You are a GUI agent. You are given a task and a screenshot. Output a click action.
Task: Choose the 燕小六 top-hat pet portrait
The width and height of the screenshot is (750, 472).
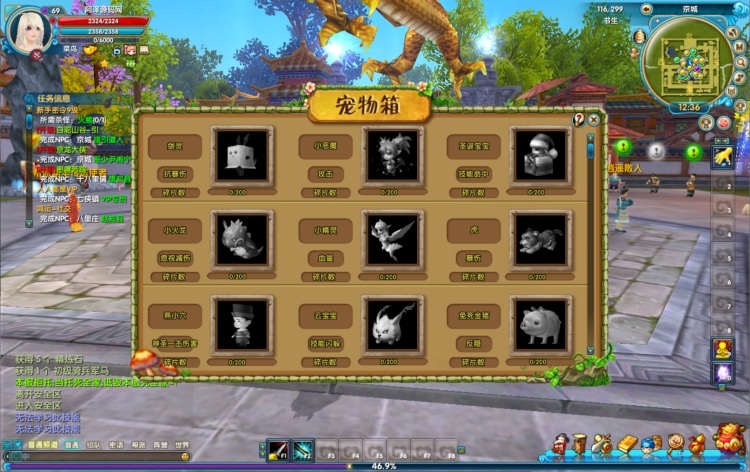pyautogui.click(x=241, y=324)
